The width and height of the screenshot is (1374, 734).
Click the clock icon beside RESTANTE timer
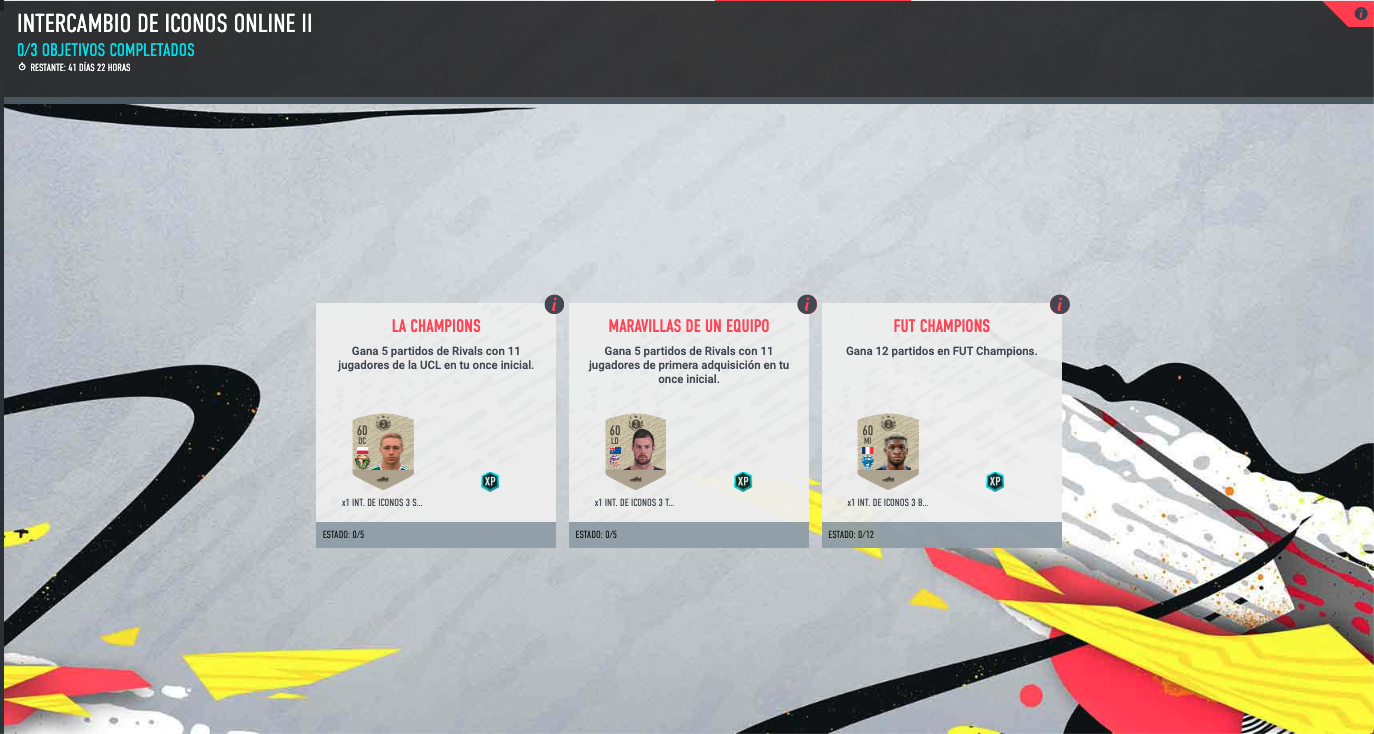pyautogui.click(x=22, y=68)
